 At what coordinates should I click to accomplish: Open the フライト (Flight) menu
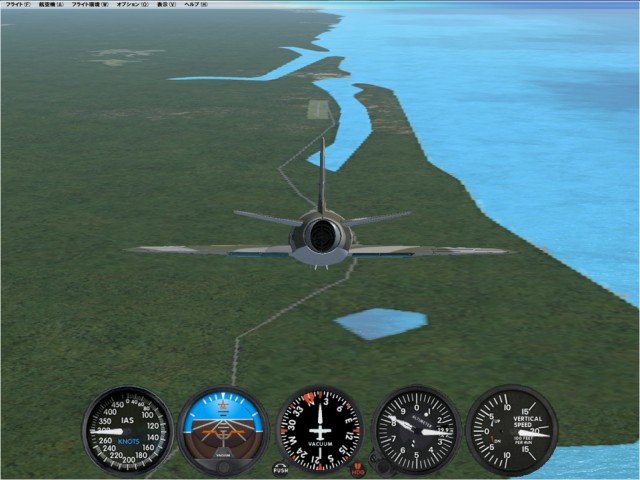[17, 4]
